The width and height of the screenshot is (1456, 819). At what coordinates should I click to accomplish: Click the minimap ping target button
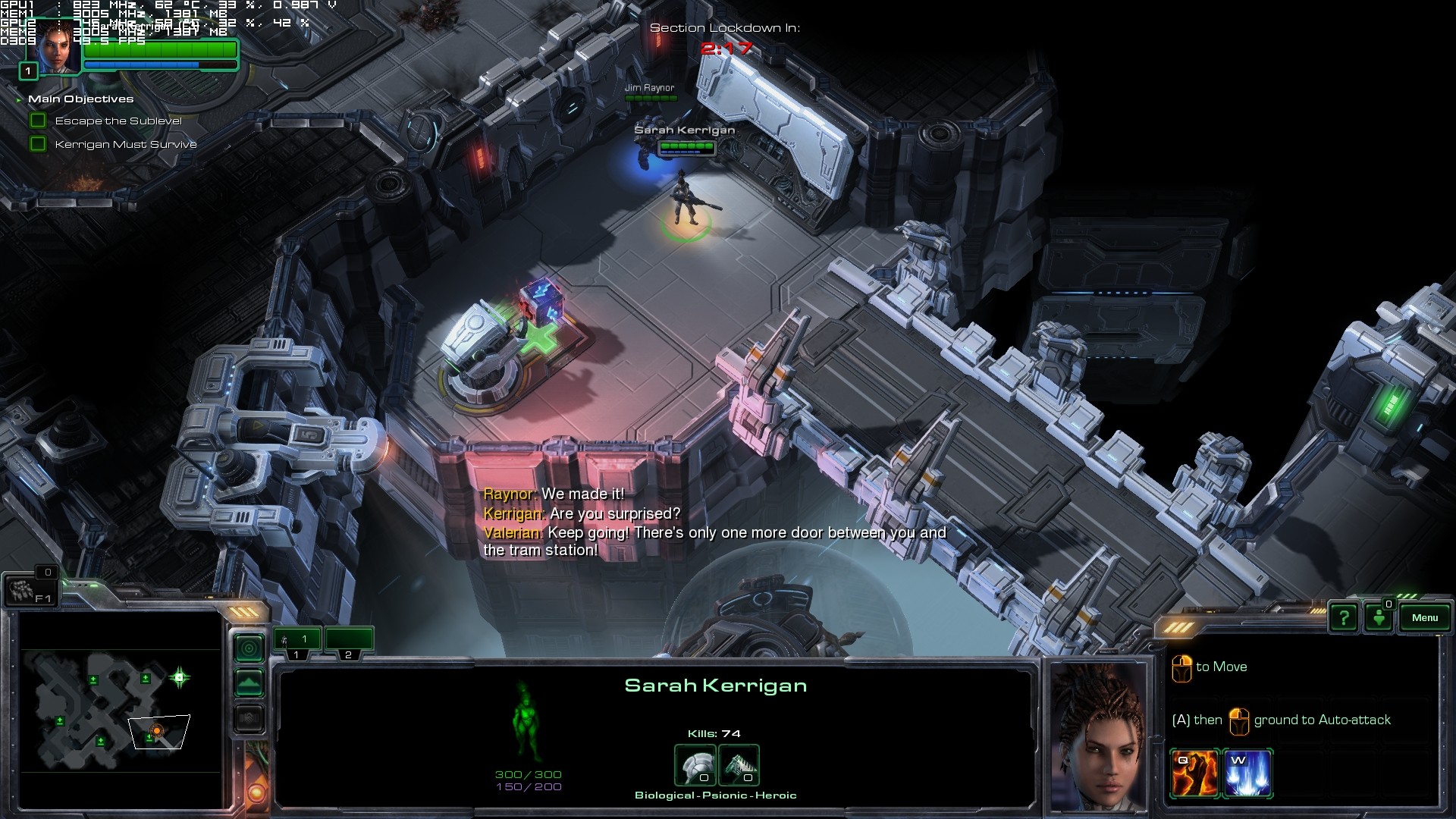pyautogui.click(x=249, y=648)
